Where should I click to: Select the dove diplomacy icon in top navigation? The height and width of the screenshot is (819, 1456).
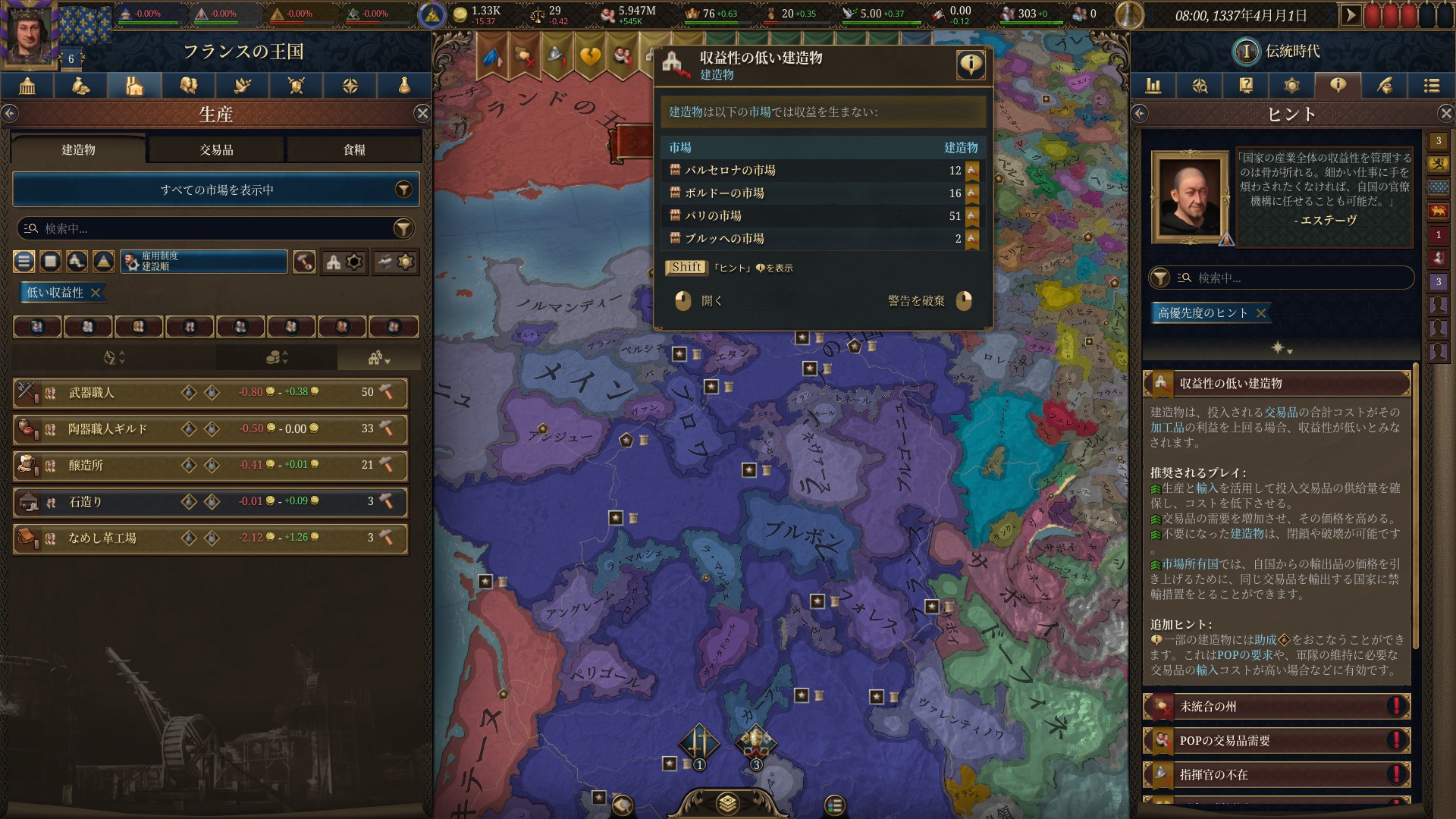coord(242,86)
